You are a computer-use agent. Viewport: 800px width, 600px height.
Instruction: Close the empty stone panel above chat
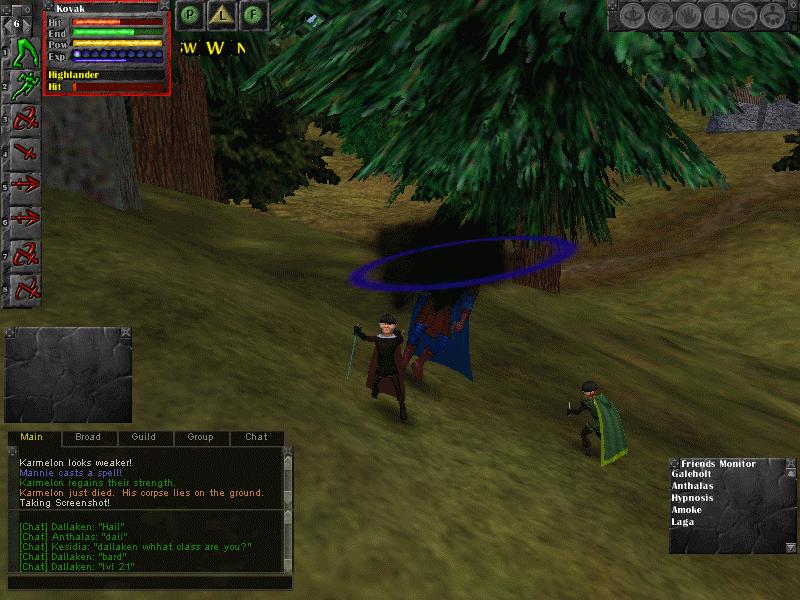click(126, 332)
